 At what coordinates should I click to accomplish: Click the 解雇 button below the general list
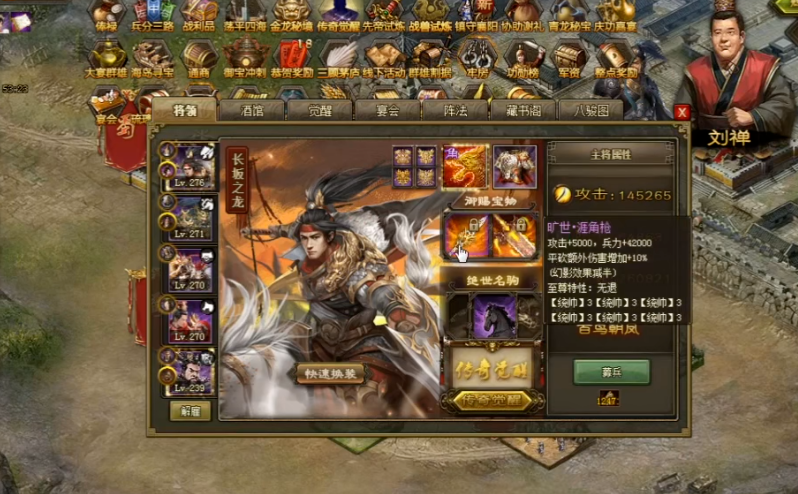pos(189,410)
